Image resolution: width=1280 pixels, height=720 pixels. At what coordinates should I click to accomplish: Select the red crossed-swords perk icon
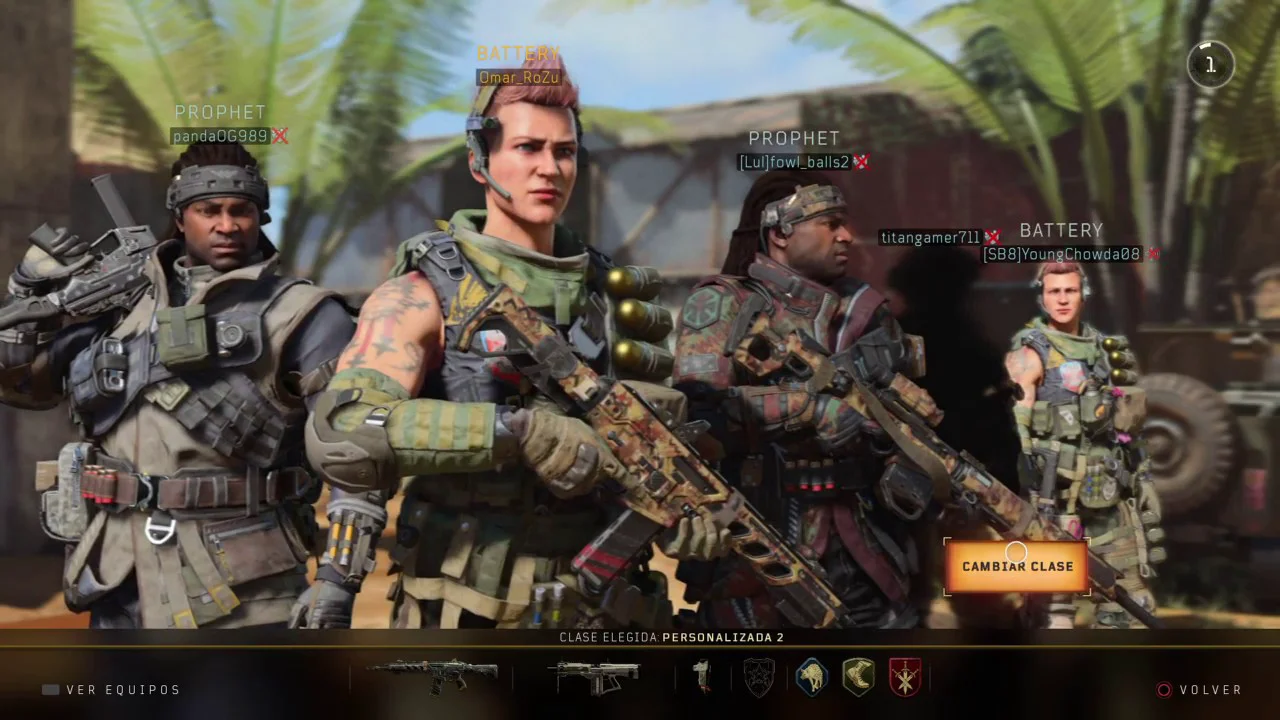(904, 677)
